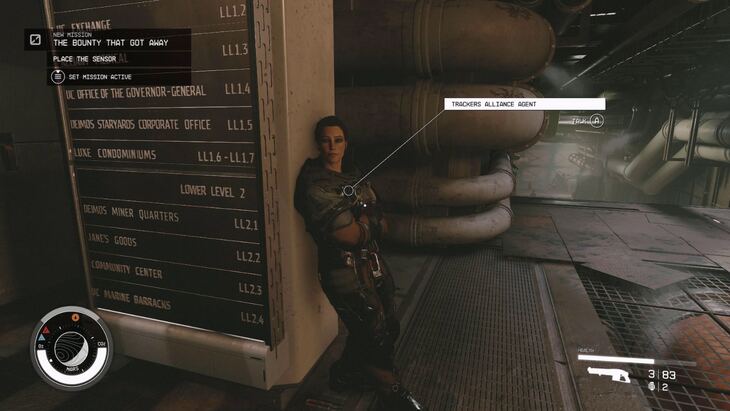This screenshot has height=411, width=730.
Task: Select the Trackers Alliance Agent name label
Action: tap(524, 103)
